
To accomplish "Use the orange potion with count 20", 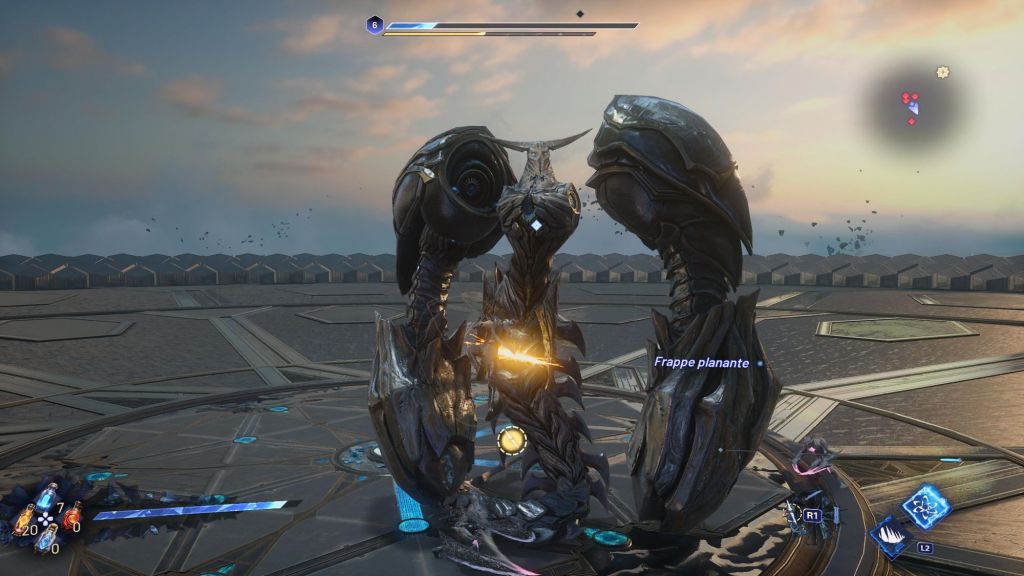I will coord(24,518).
